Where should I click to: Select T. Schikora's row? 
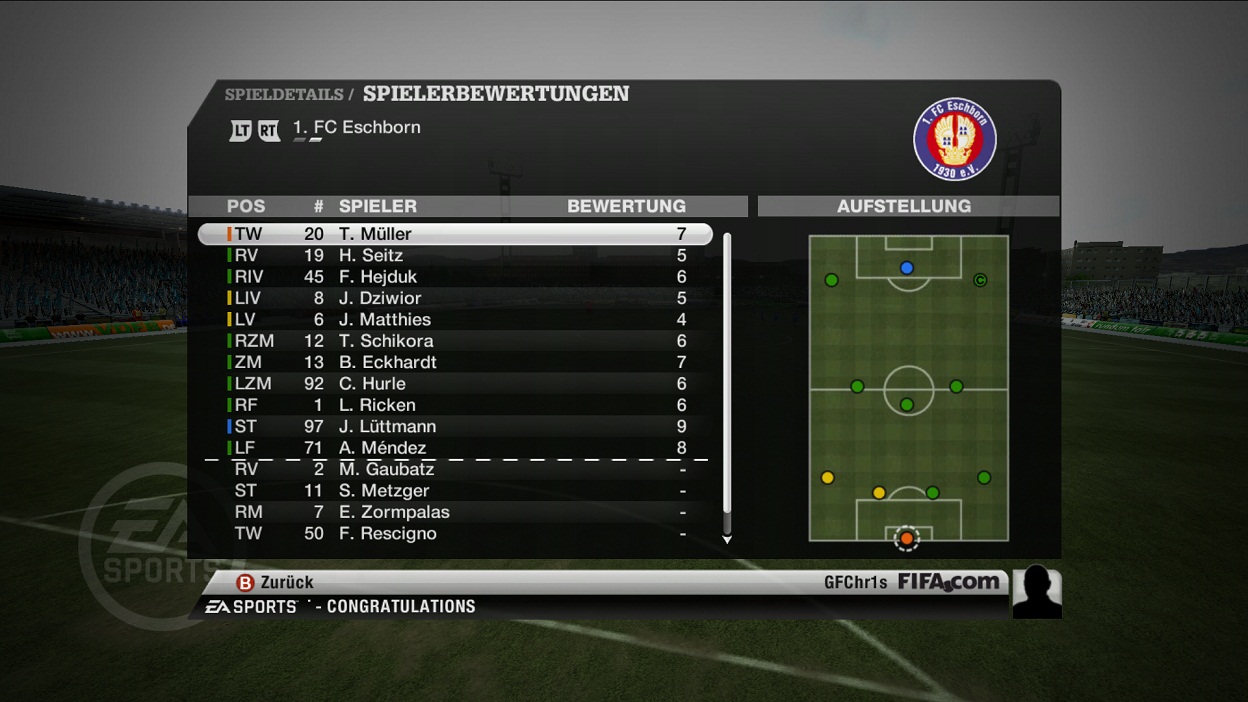(x=455, y=341)
